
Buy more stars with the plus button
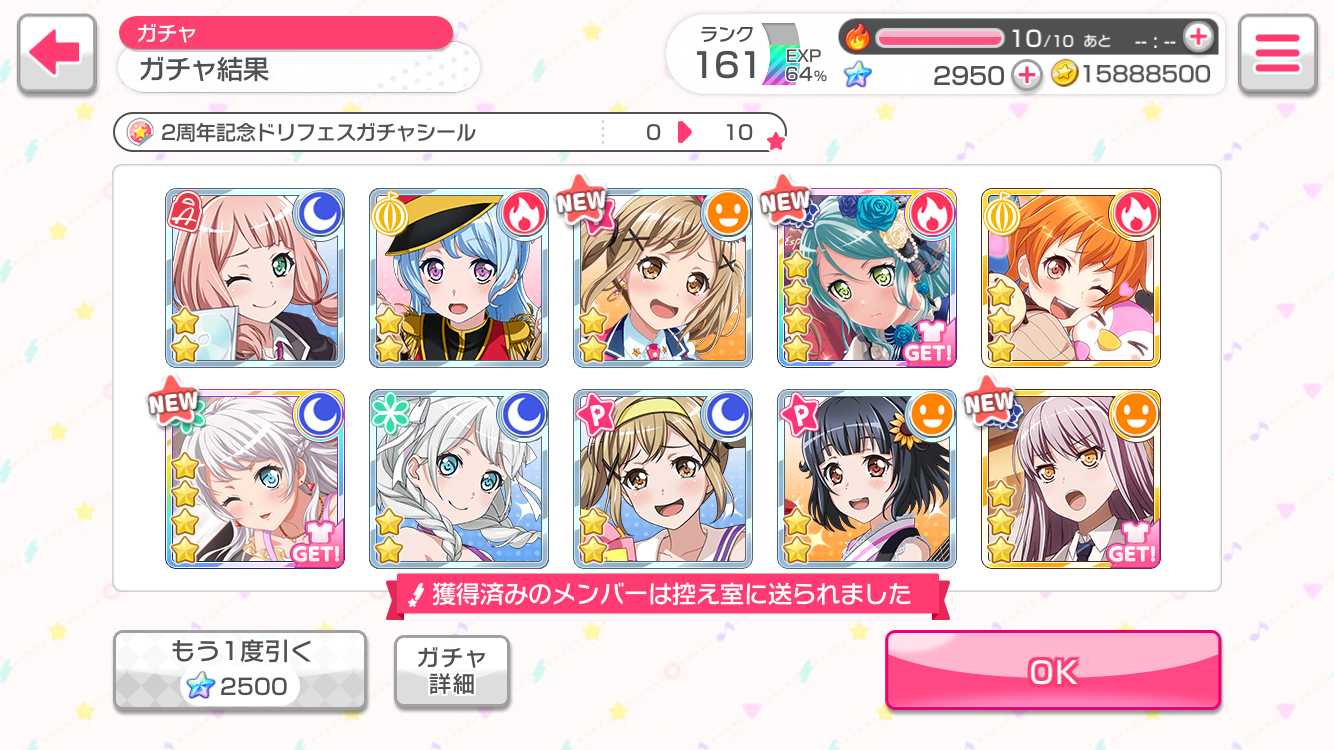click(x=1026, y=74)
